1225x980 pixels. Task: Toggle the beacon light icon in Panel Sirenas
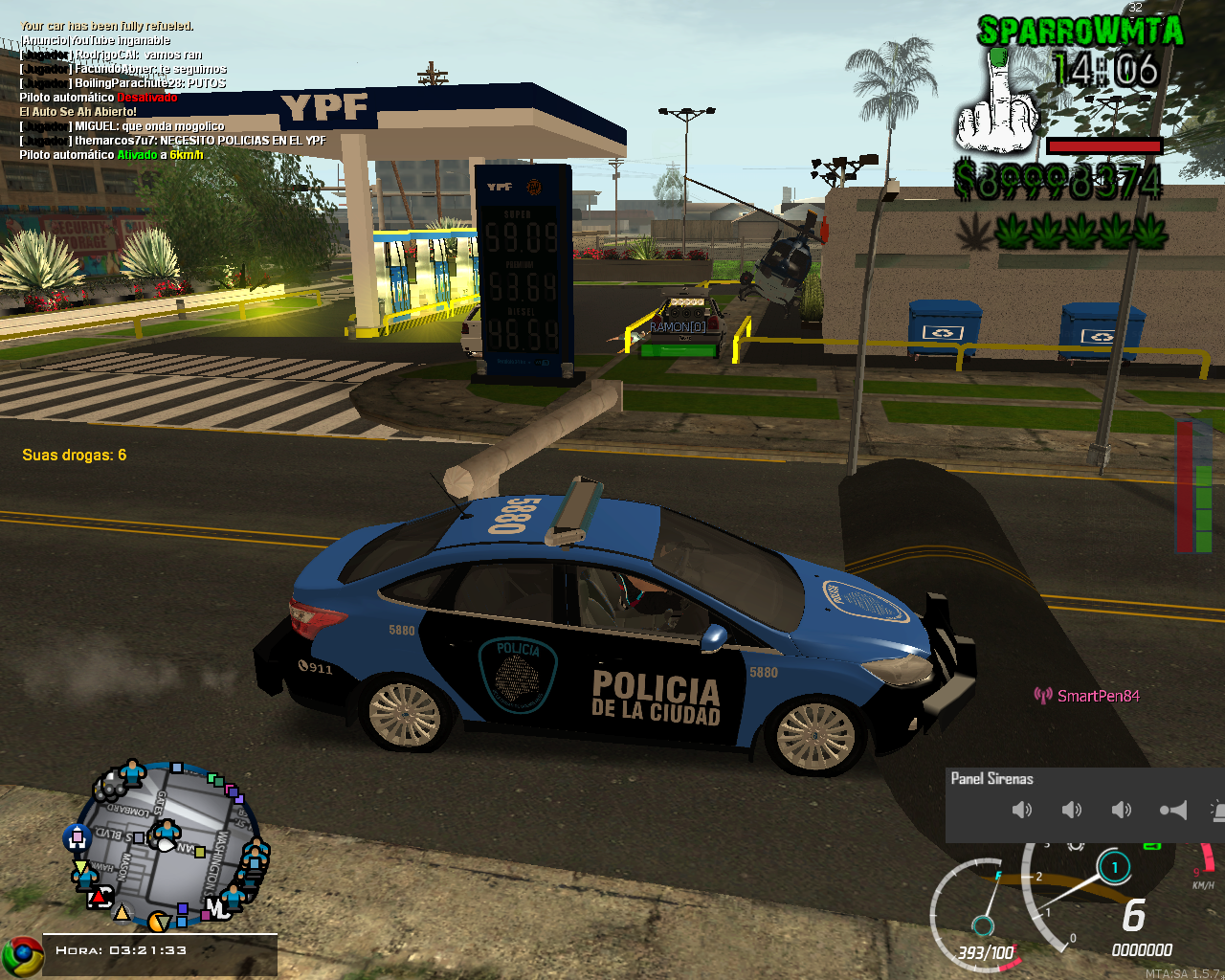[1218, 812]
